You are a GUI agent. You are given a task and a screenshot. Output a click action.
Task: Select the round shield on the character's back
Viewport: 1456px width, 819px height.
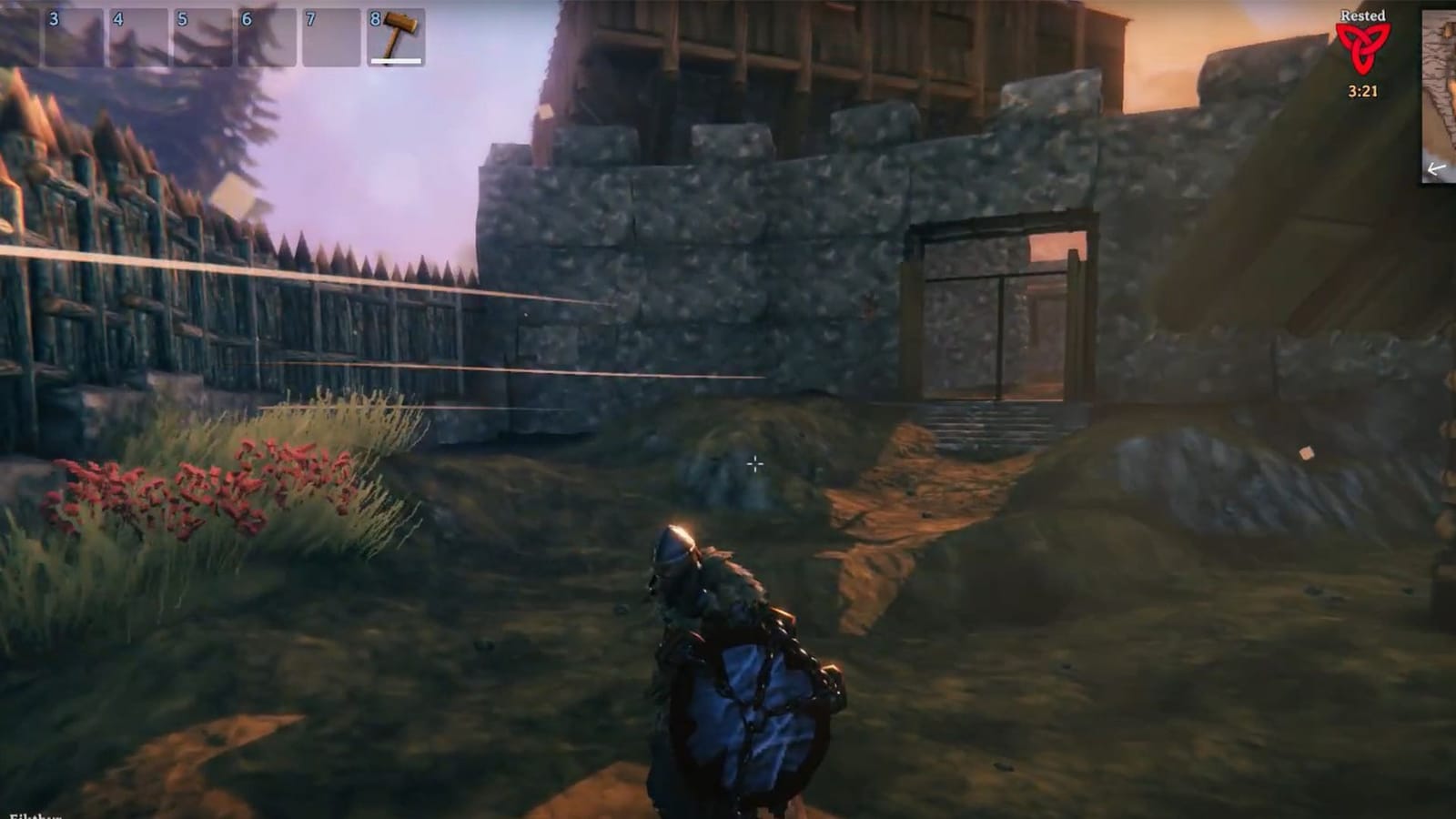pyautogui.click(x=746, y=710)
